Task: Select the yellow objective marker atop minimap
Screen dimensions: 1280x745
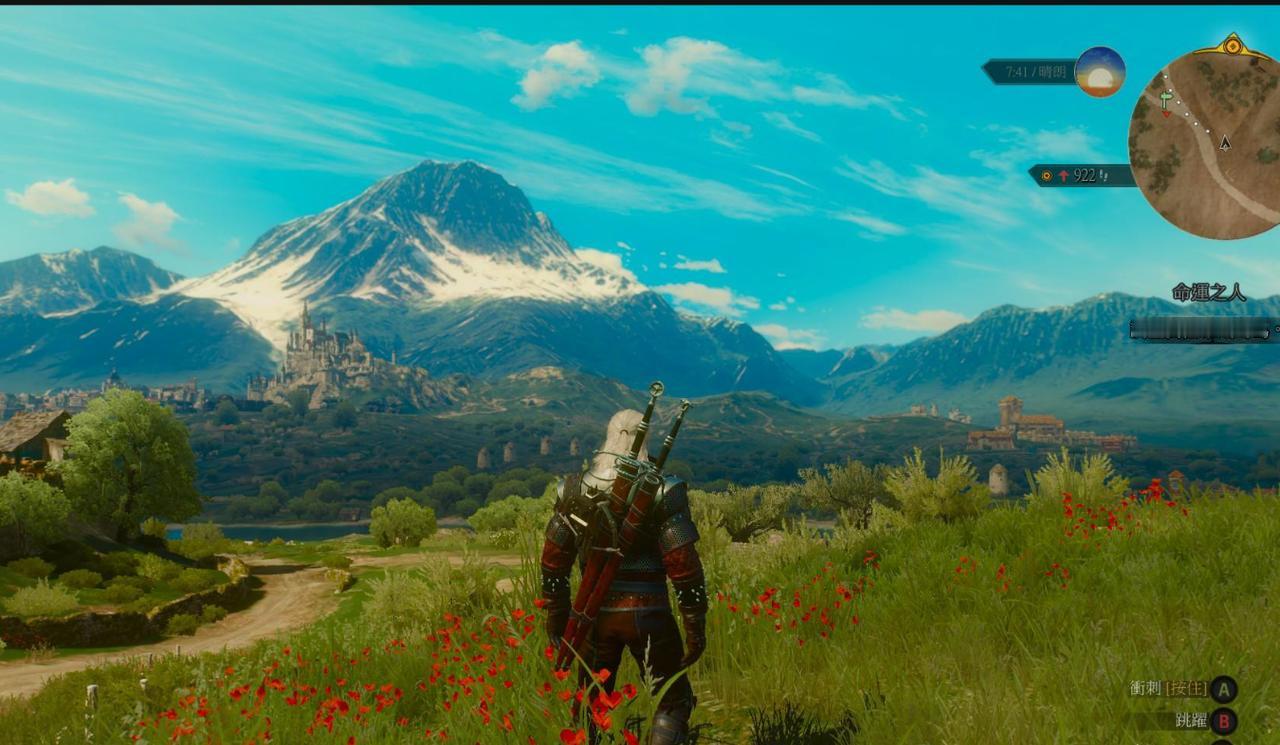Action: pyautogui.click(x=1232, y=45)
